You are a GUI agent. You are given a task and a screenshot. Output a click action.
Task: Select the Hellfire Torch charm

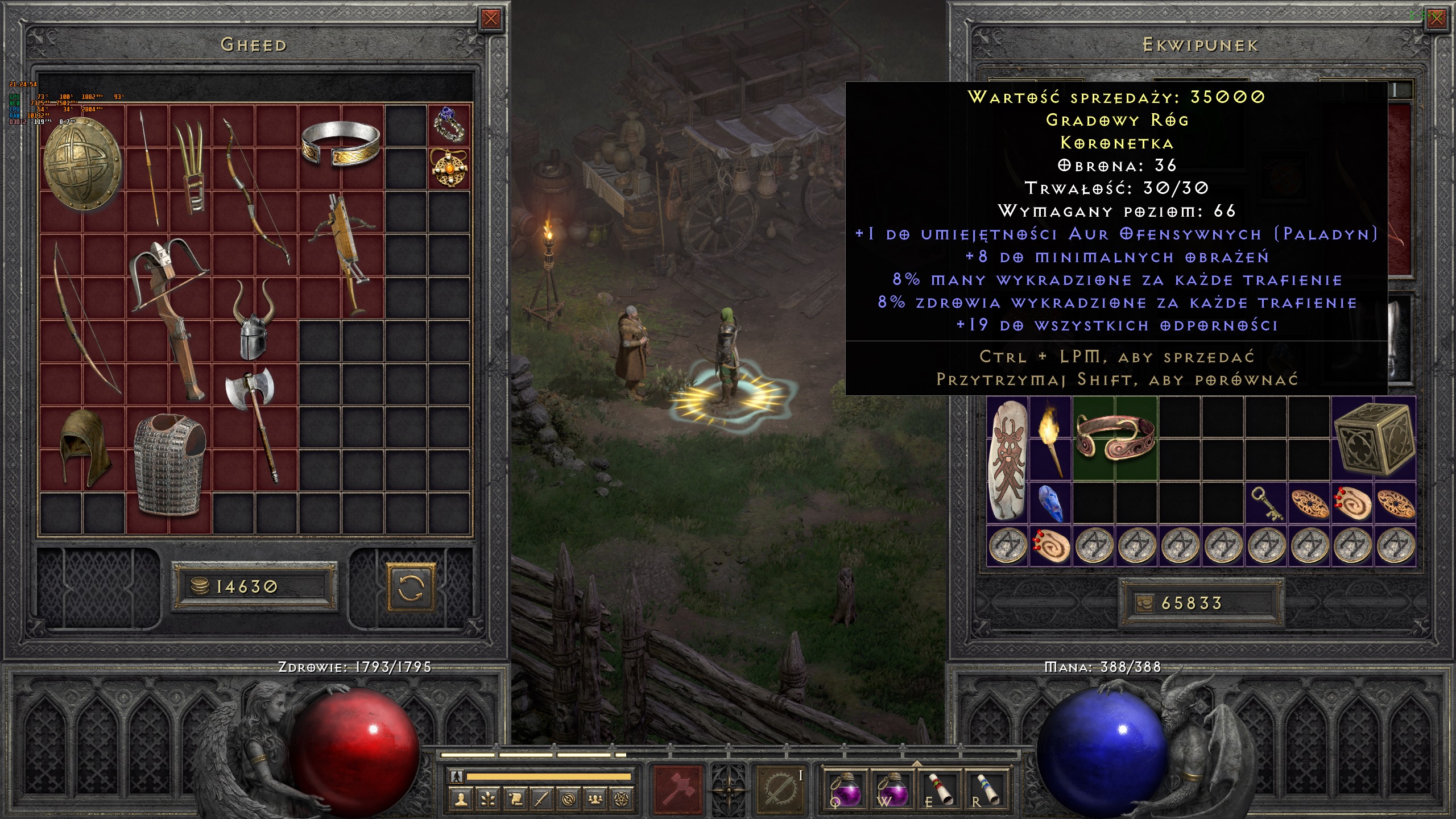point(1050,439)
